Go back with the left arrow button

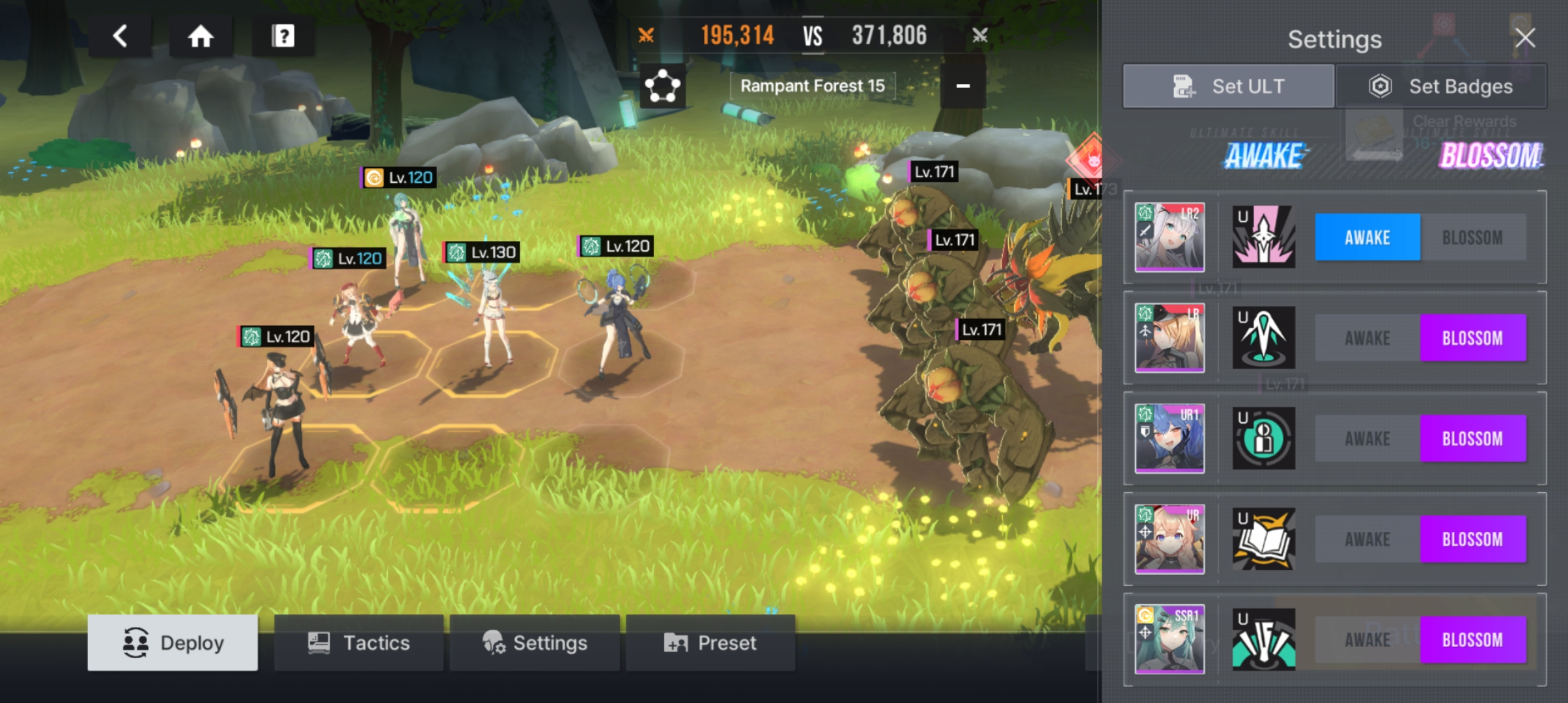[120, 36]
